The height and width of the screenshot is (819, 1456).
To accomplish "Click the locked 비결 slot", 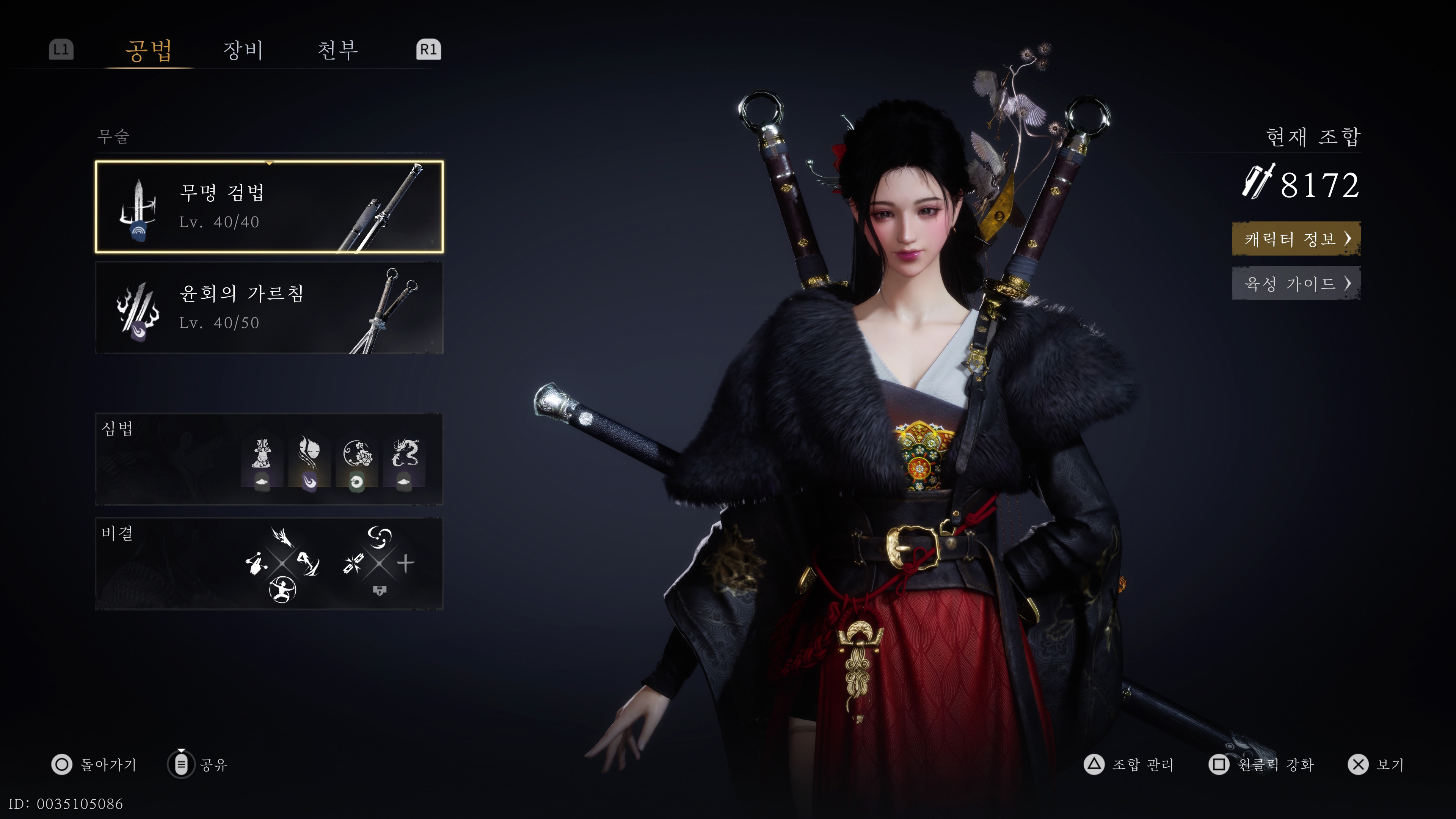I will 379,591.
